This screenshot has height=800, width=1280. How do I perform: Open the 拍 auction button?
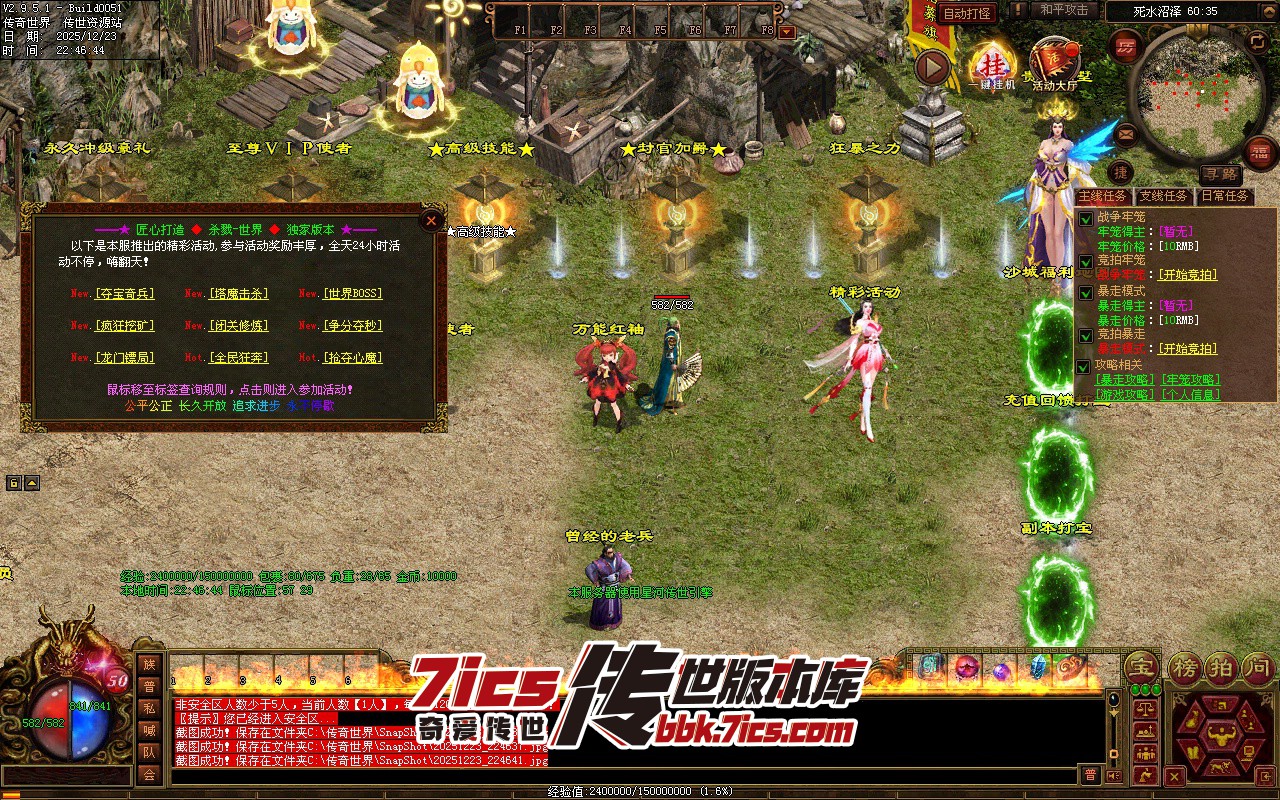1222,667
